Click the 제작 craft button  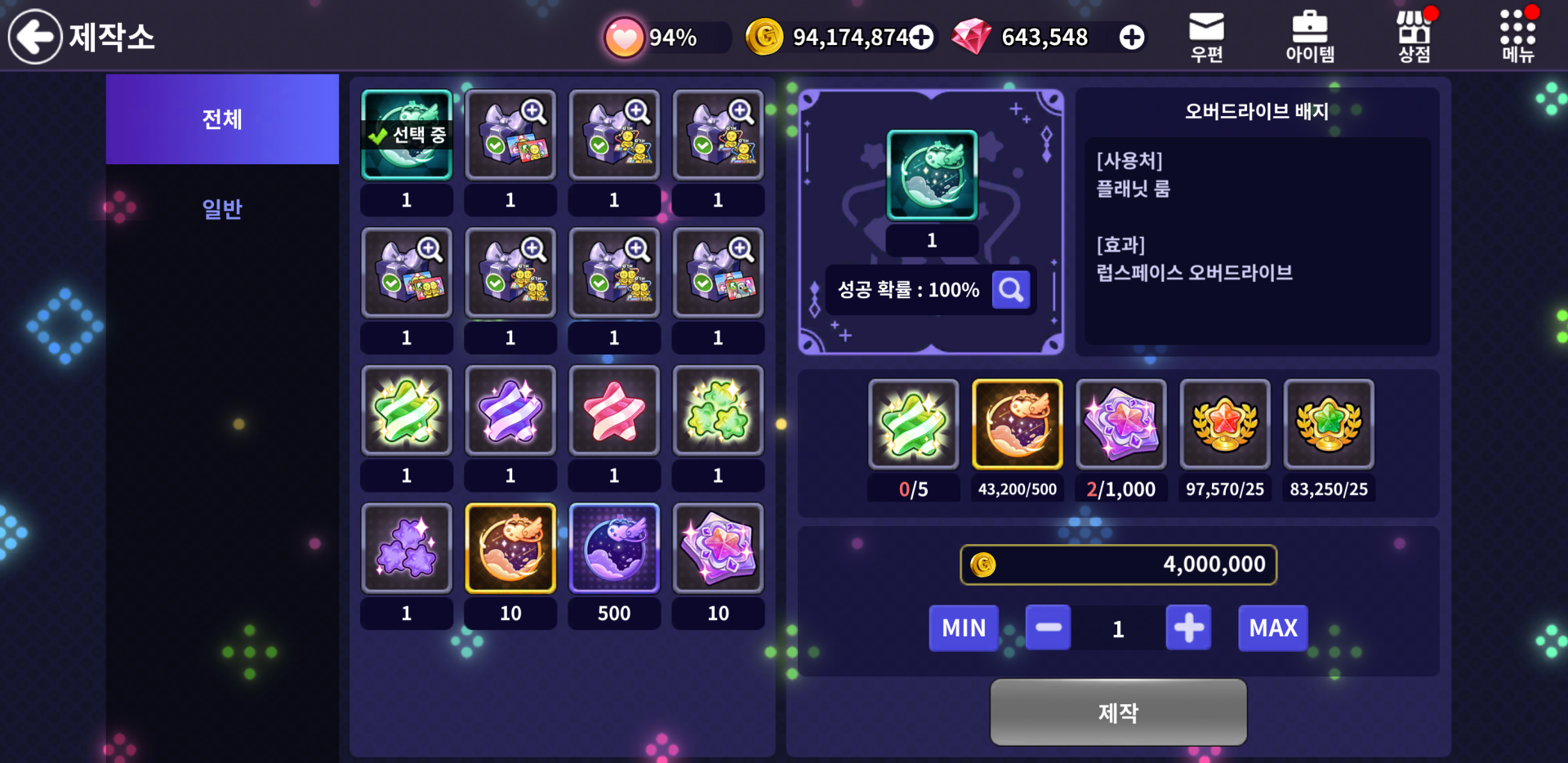click(x=1118, y=712)
